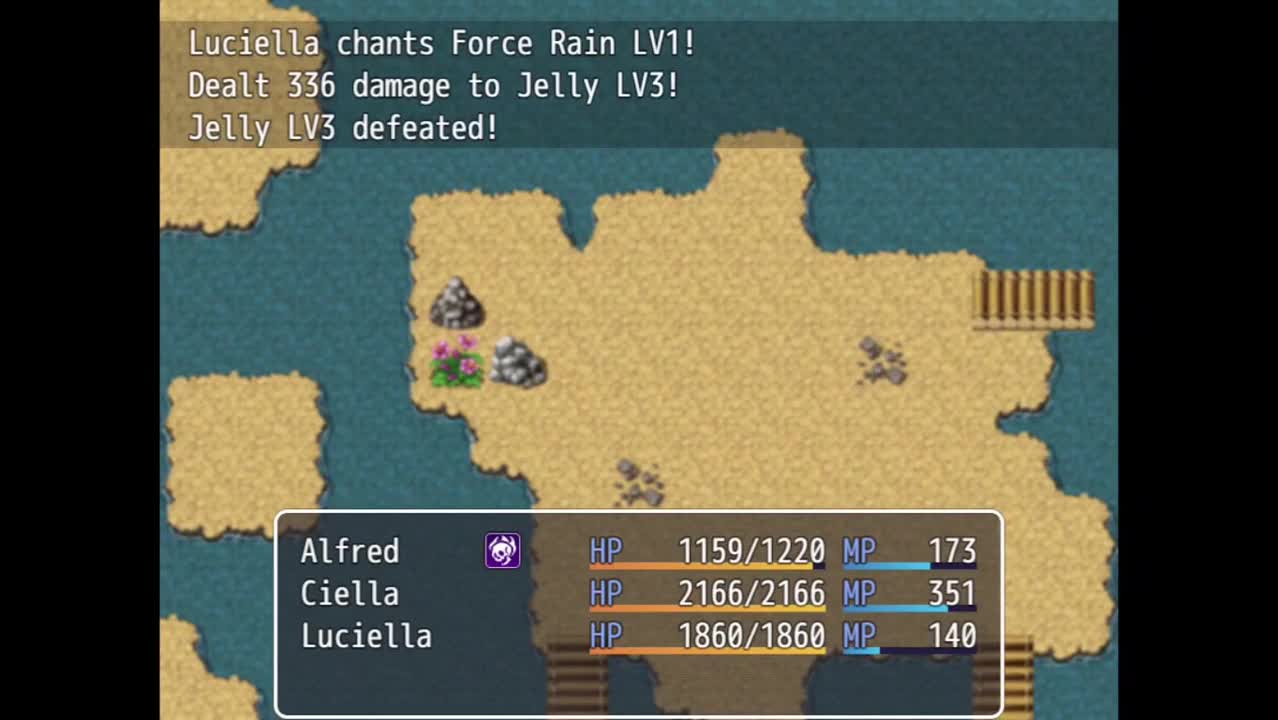Click the purple status effect icon beside Alfred
The image size is (1278, 720).
502,551
